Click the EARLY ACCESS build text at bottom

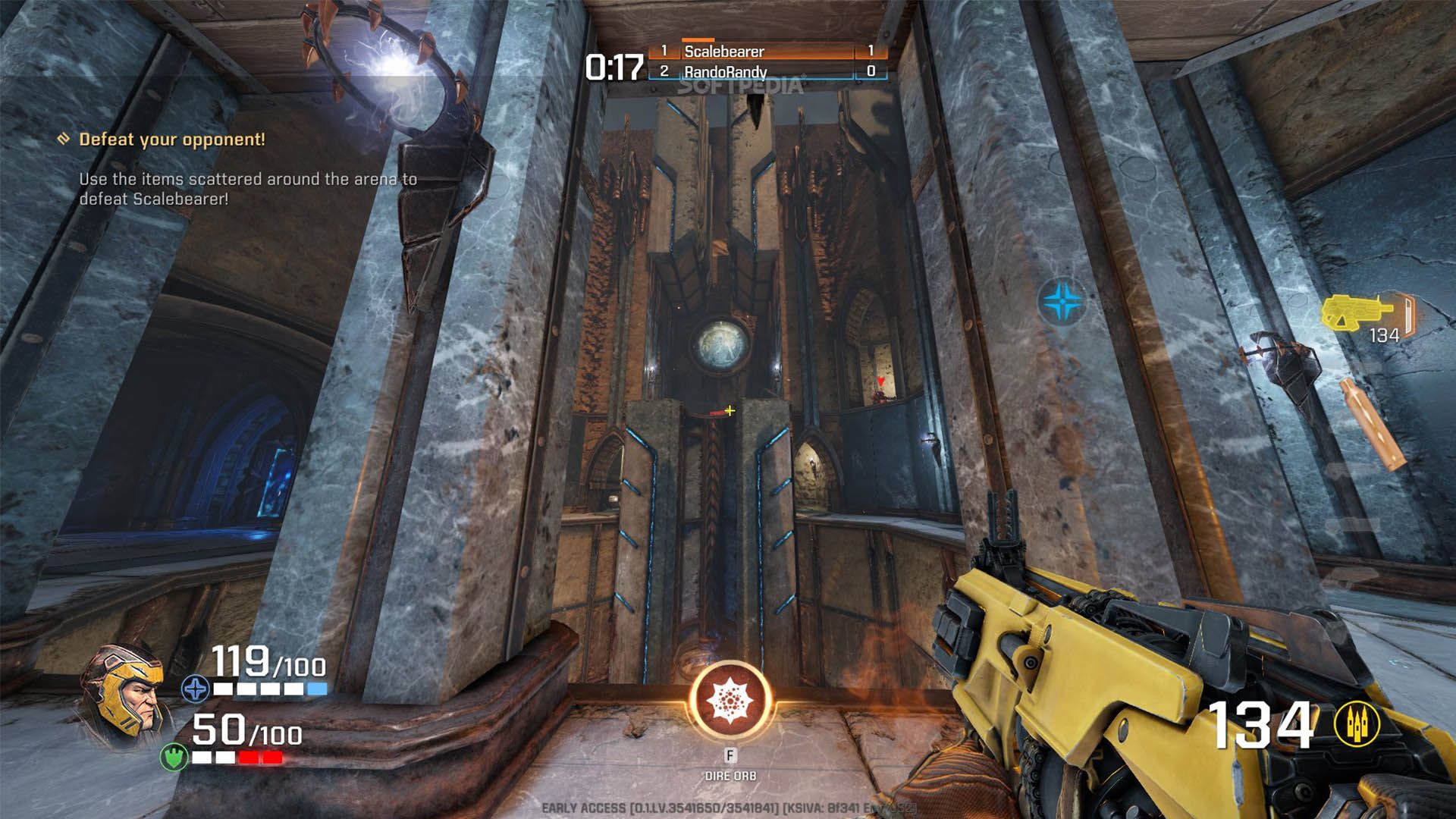coord(728,808)
